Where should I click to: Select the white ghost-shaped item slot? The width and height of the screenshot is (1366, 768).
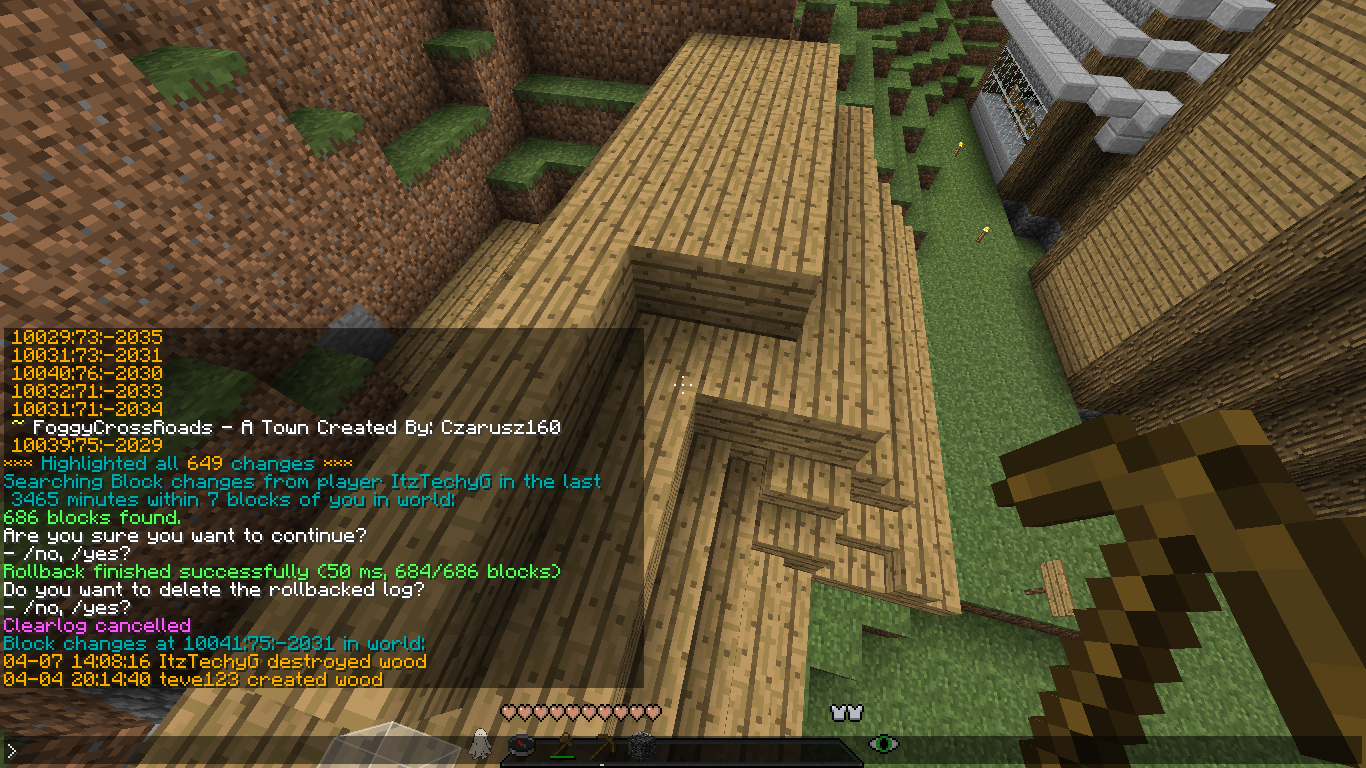point(480,743)
